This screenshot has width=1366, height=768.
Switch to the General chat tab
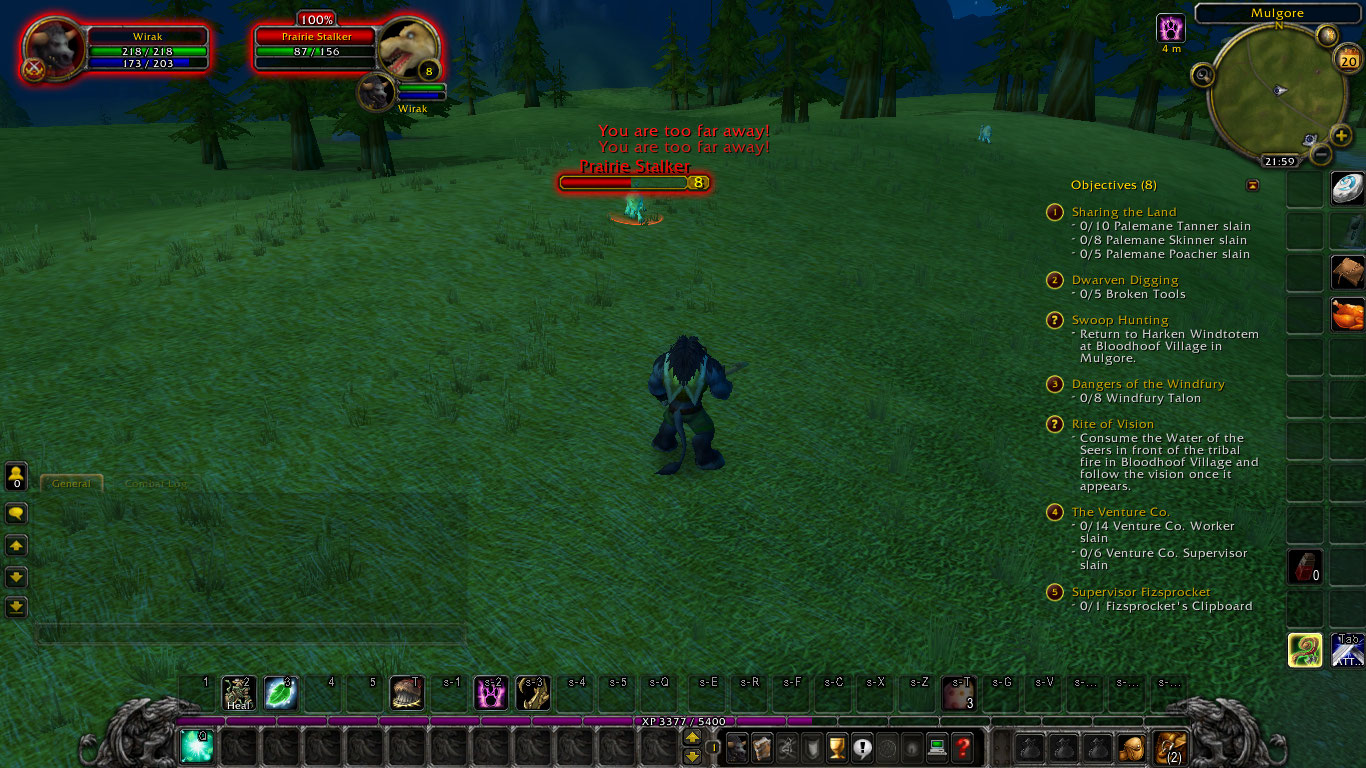click(x=70, y=483)
